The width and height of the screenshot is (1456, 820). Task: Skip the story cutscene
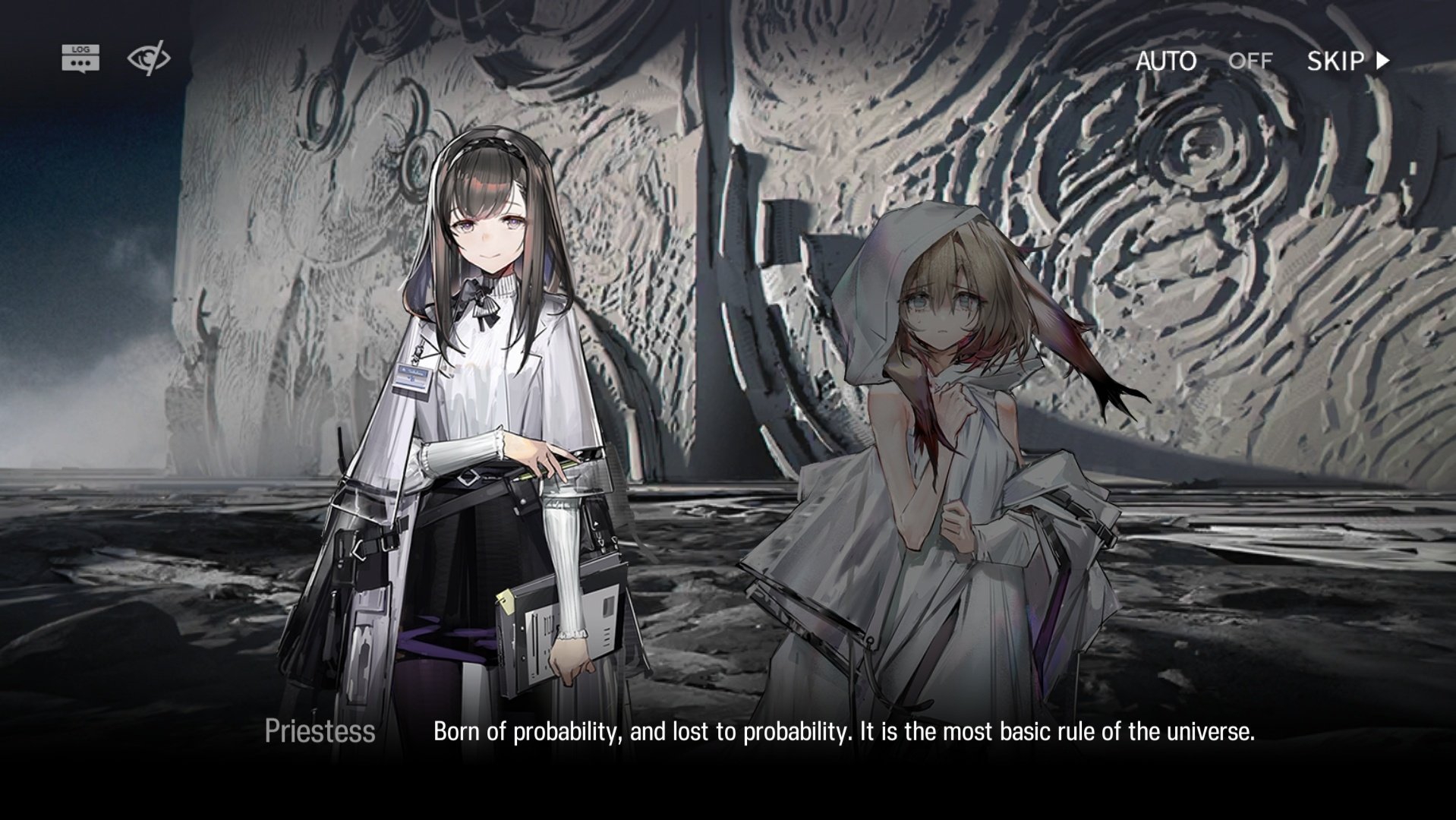[x=1347, y=61]
